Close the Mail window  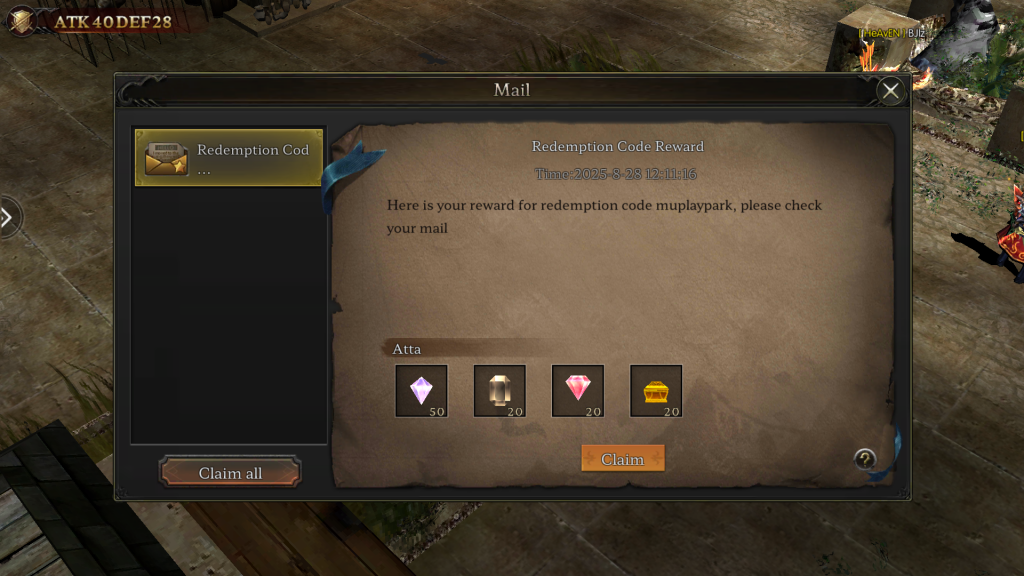pos(889,91)
